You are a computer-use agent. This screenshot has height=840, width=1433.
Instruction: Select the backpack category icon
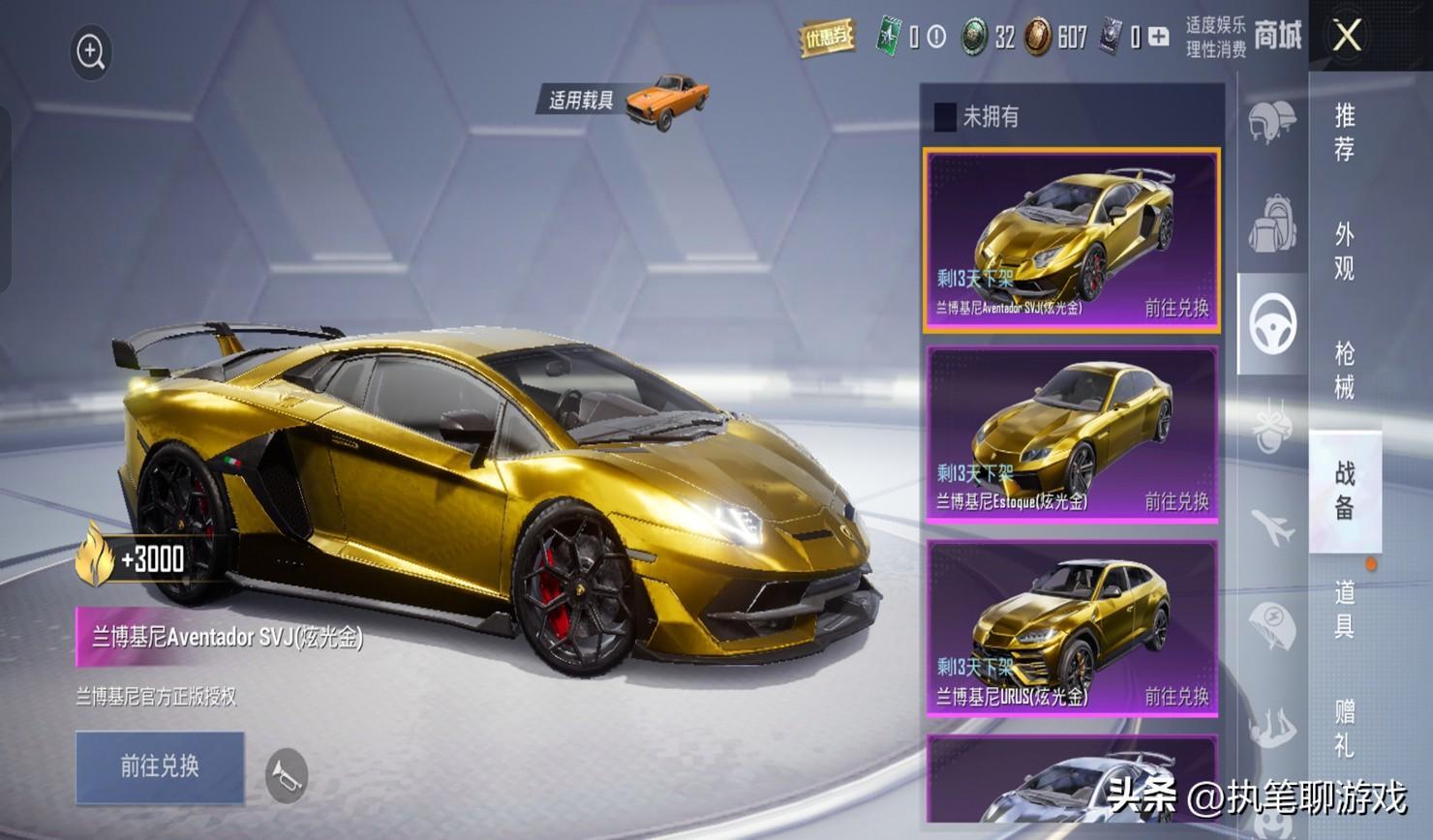(1271, 223)
